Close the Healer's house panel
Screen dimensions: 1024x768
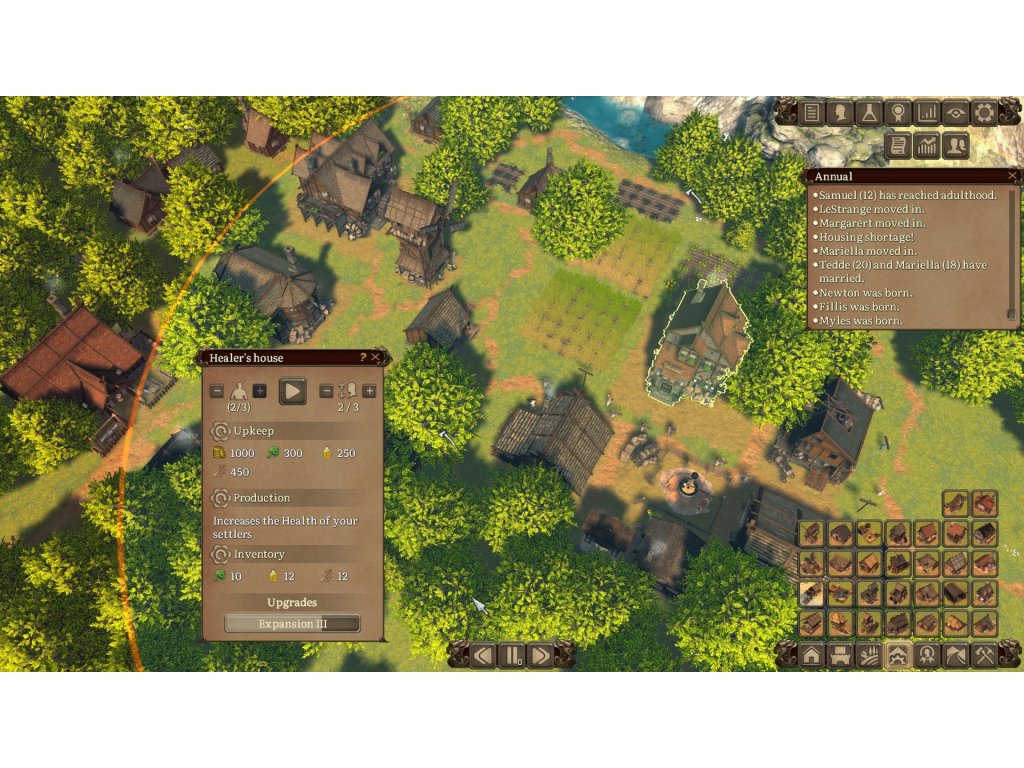[x=376, y=357]
